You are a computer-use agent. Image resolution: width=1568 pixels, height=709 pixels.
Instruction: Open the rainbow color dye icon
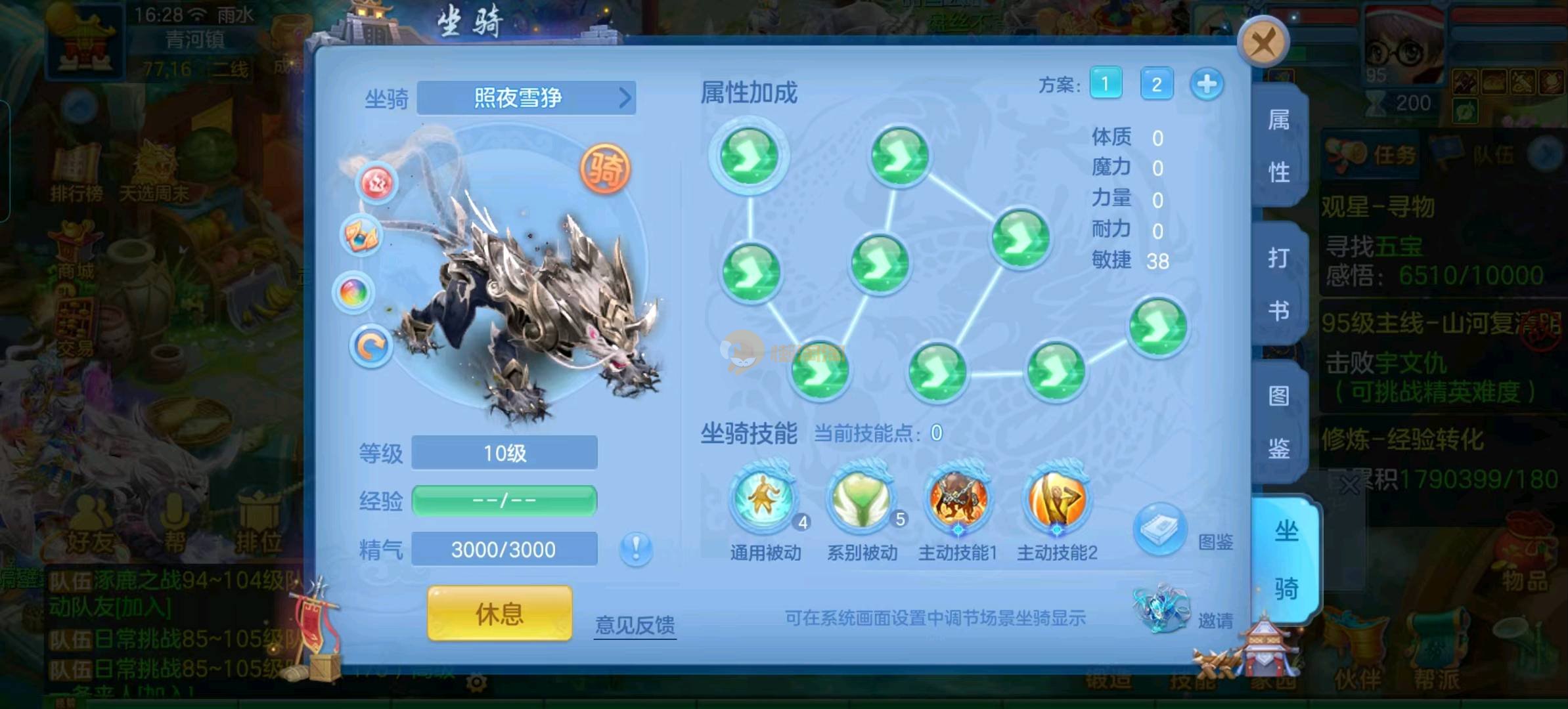click(x=354, y=292)
